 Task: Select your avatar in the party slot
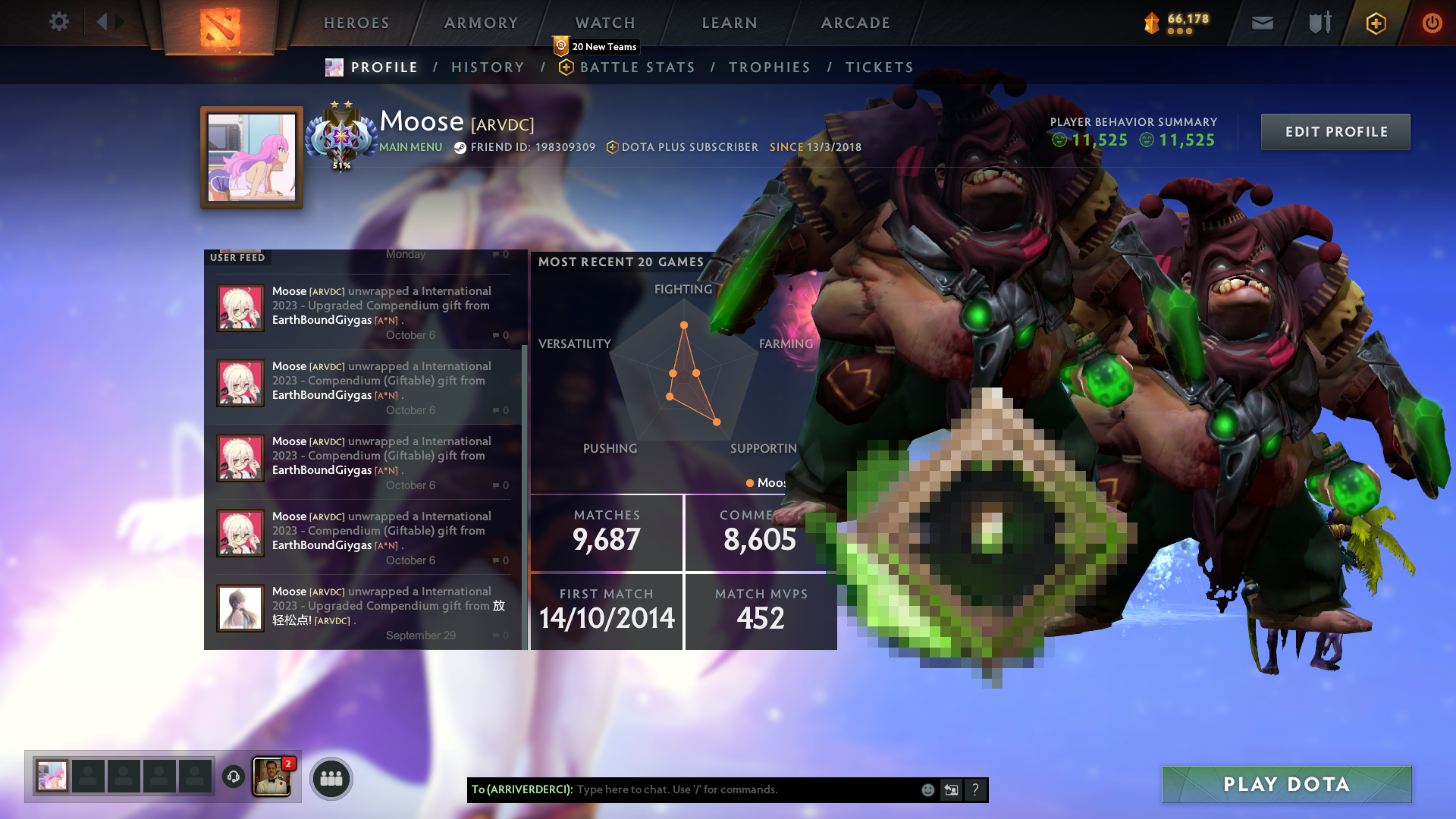tap(52, 776)
